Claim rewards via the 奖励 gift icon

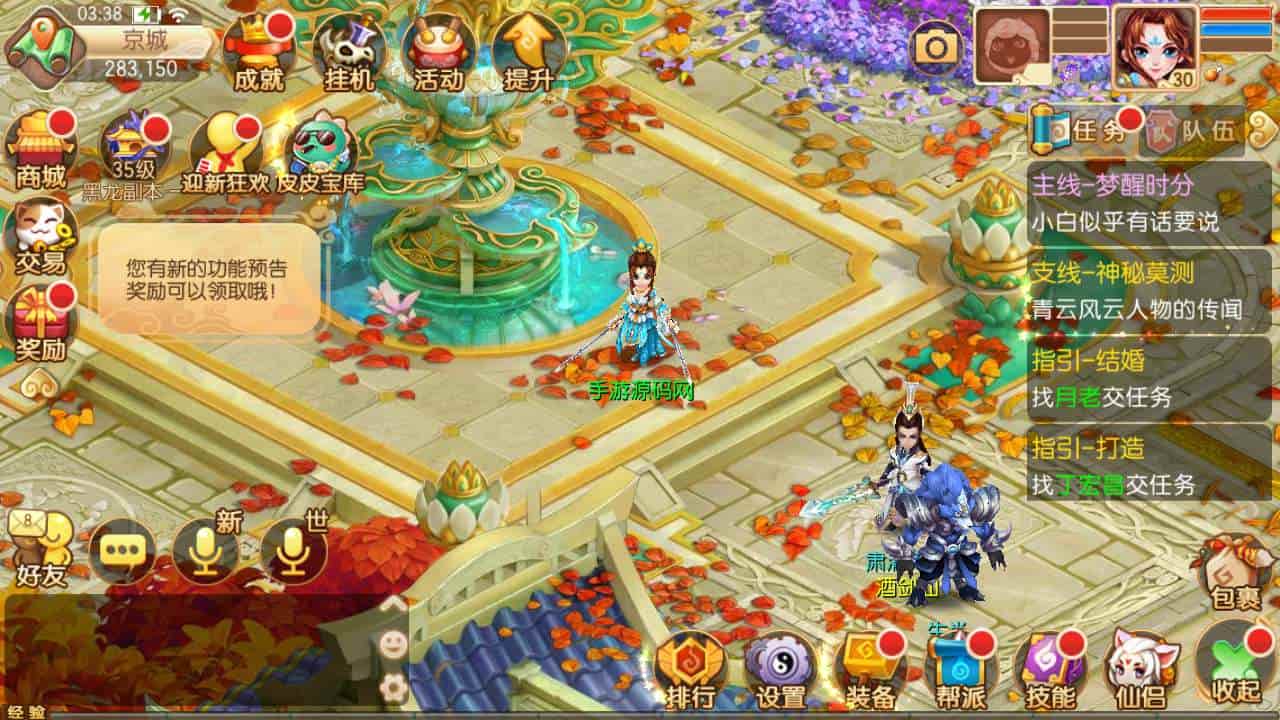(x=40, y=322)
